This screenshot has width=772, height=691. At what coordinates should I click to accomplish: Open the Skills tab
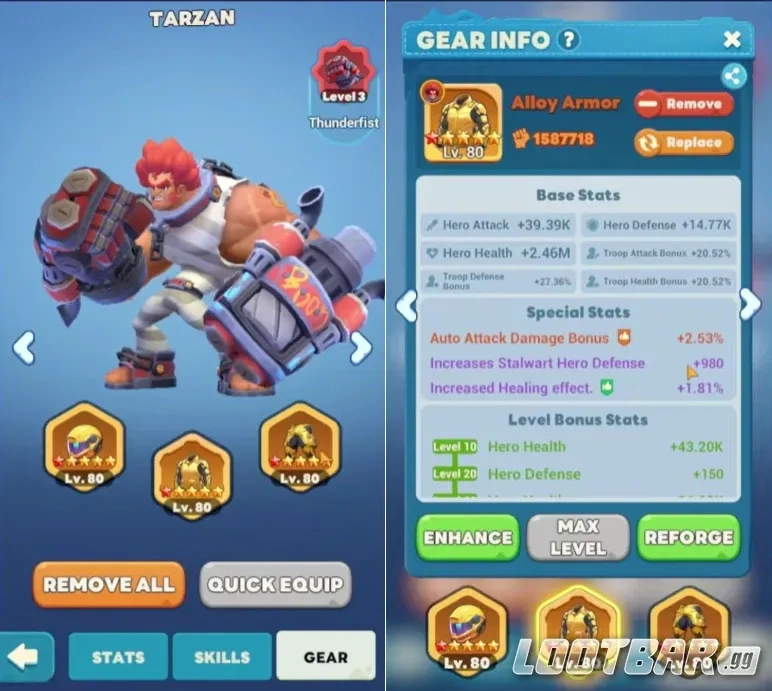pyautogui.click(x=221, y=657)
